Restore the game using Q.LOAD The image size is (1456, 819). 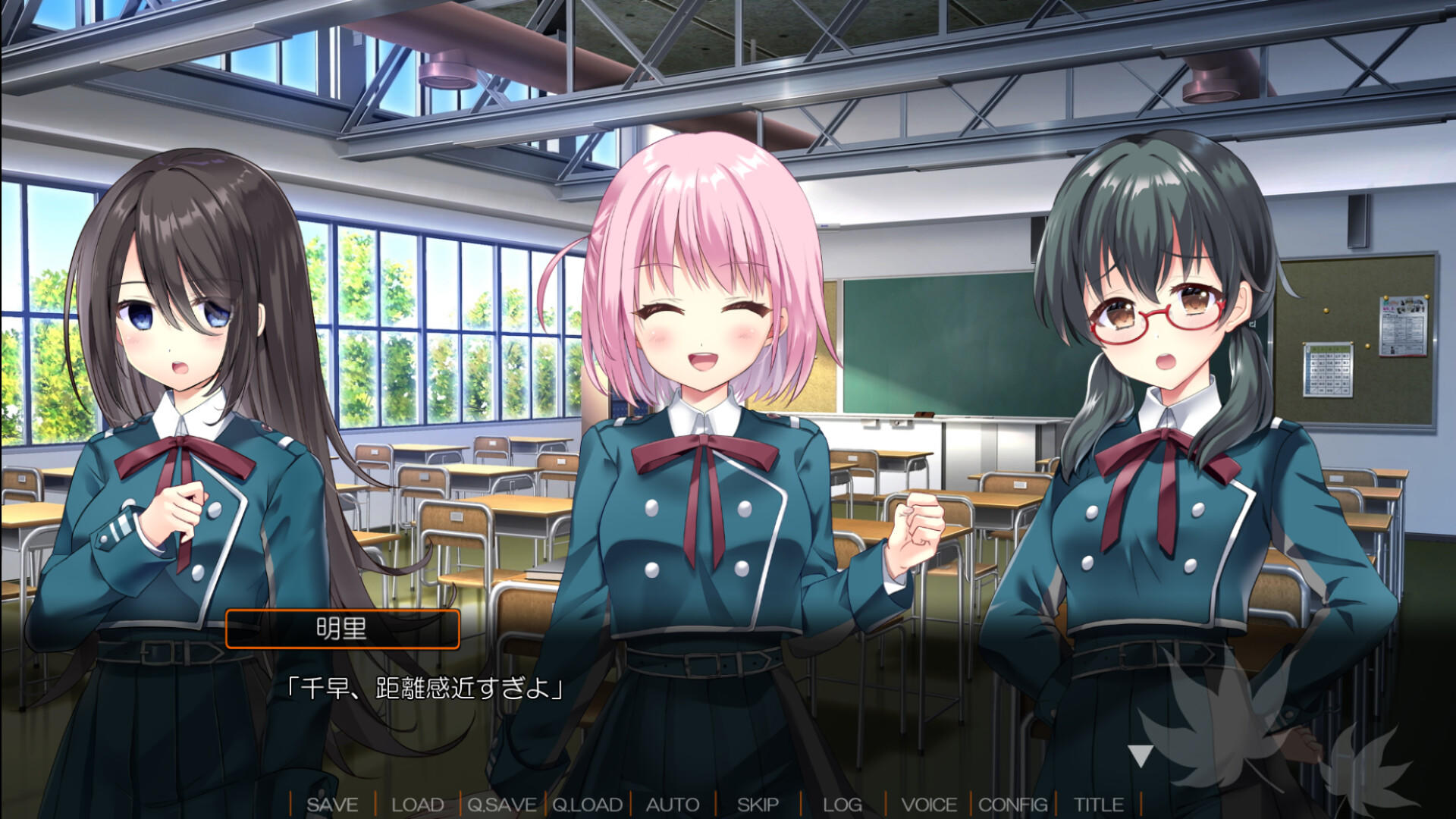click(x=588, y=805)
